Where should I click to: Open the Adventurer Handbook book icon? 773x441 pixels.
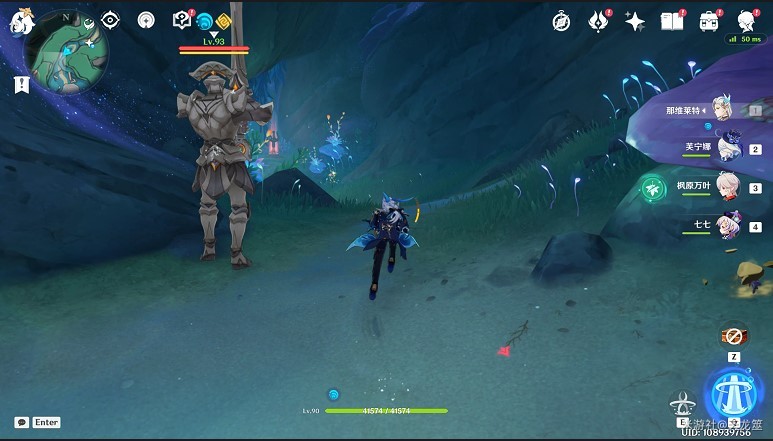671,21
